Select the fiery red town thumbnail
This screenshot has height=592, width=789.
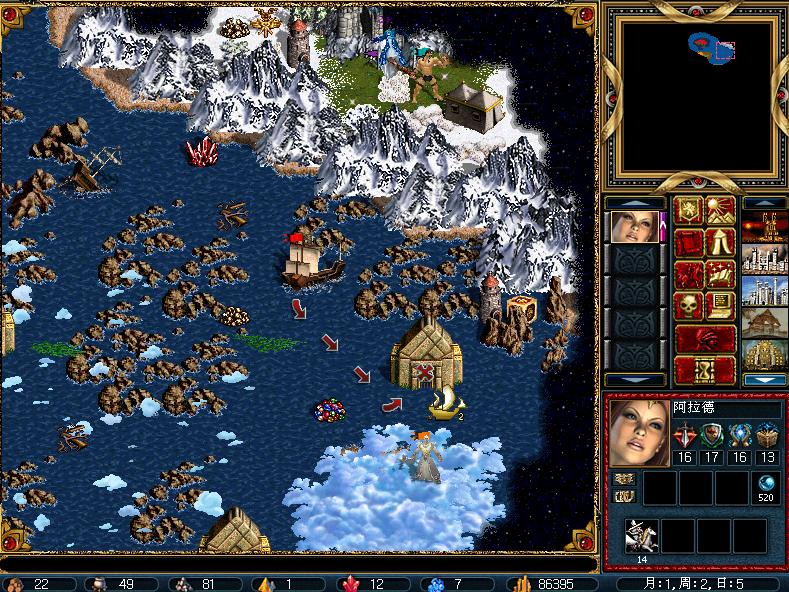[x=764, y=228]
